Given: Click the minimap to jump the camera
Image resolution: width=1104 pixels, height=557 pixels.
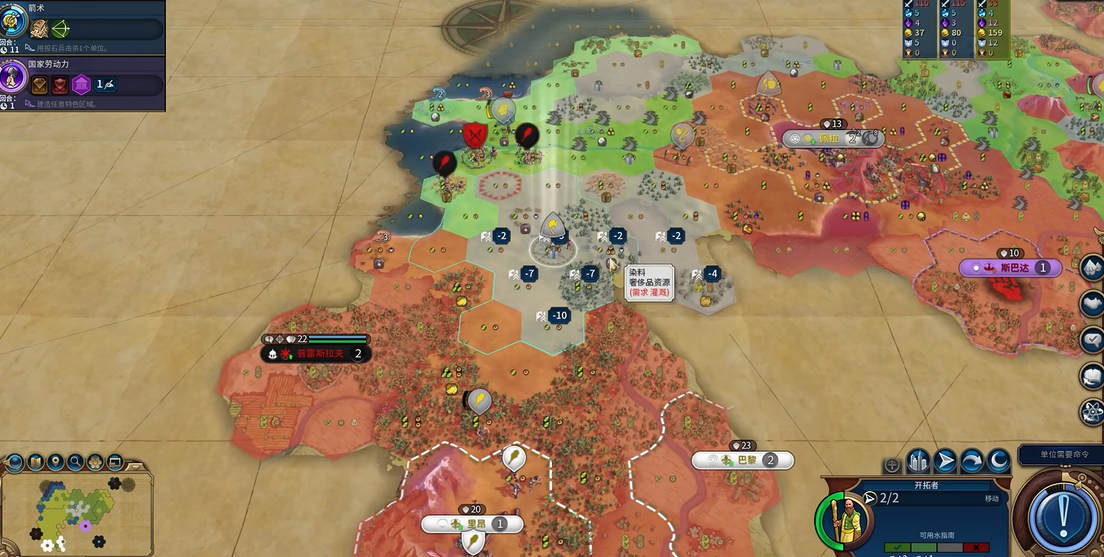Looking at the screenshot, I should (x=76, y=512).
